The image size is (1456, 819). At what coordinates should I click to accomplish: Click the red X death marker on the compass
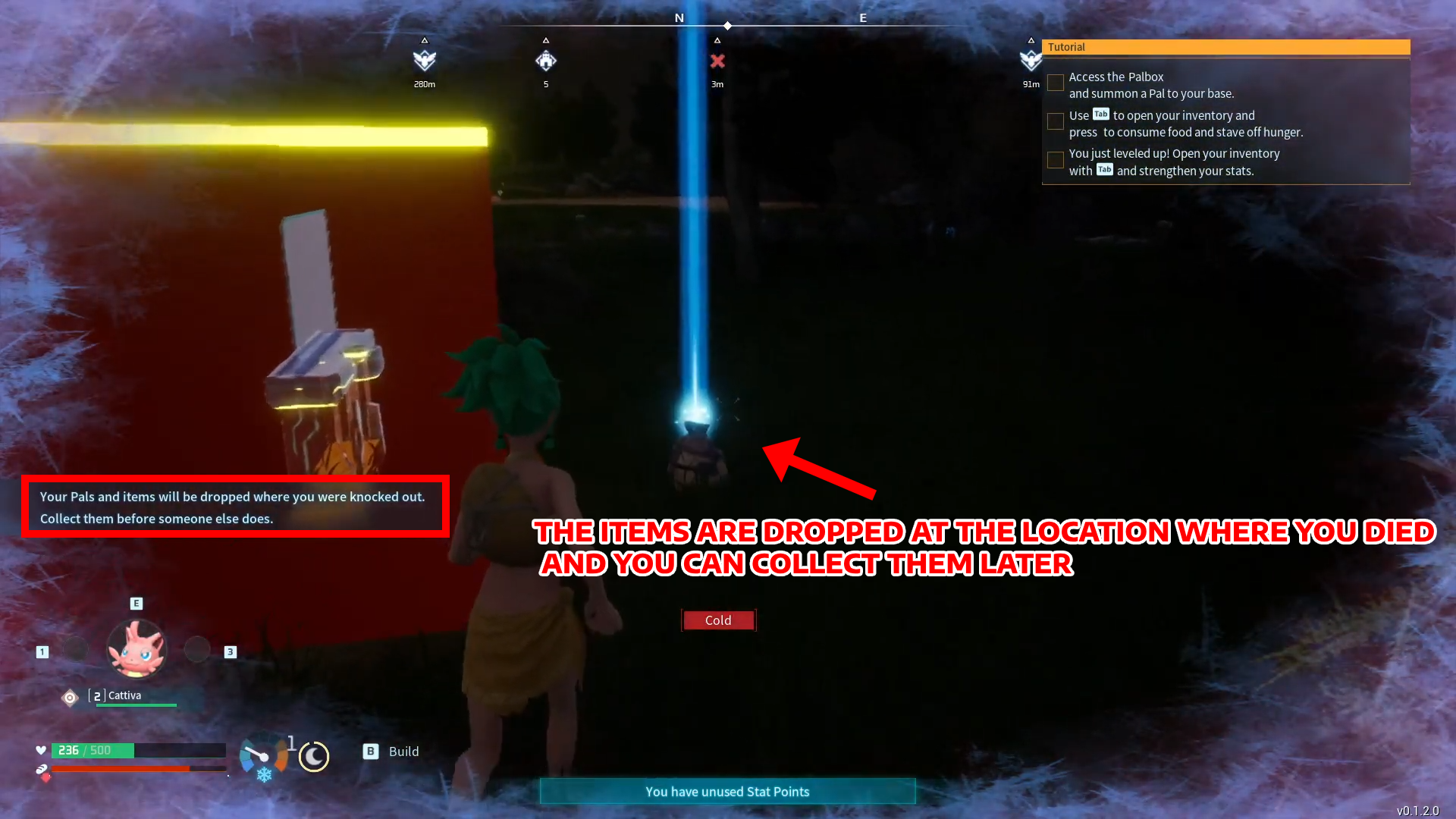[717, 62]
